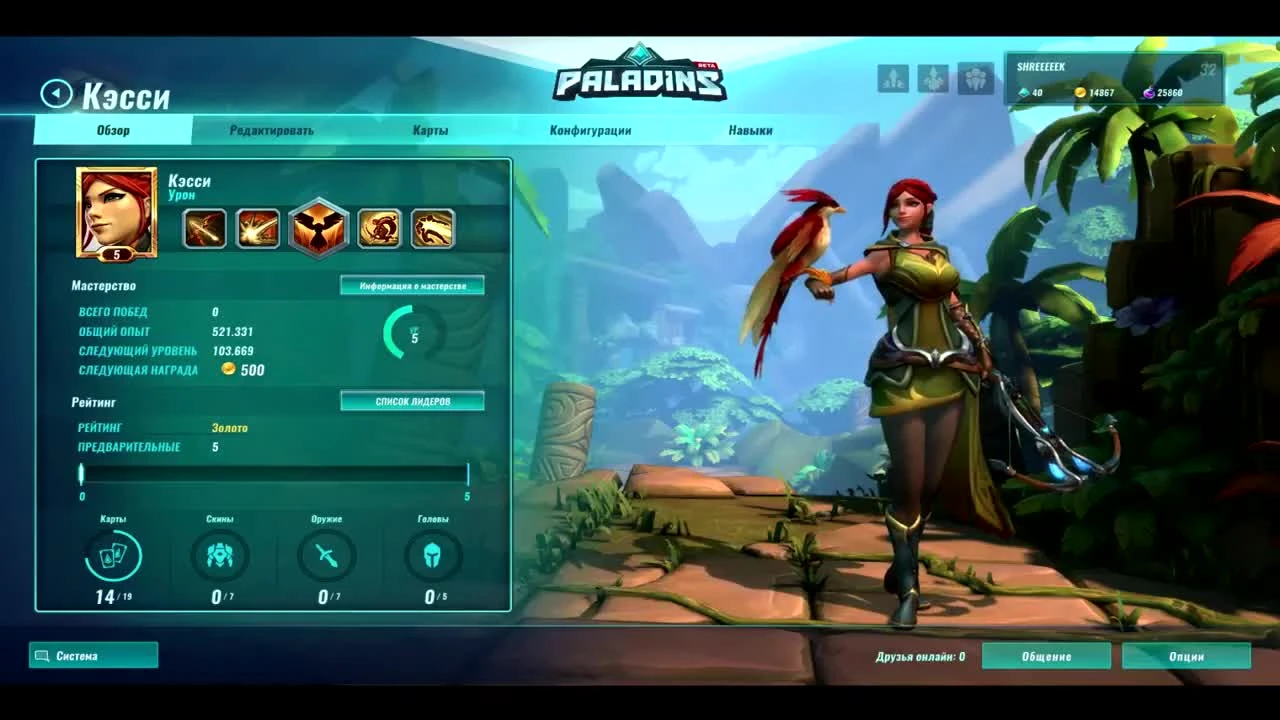Viewport: 1280px width, 720px height.
Task: Select Cassie's second attack ability icon
Action: [x=261, y=227]
